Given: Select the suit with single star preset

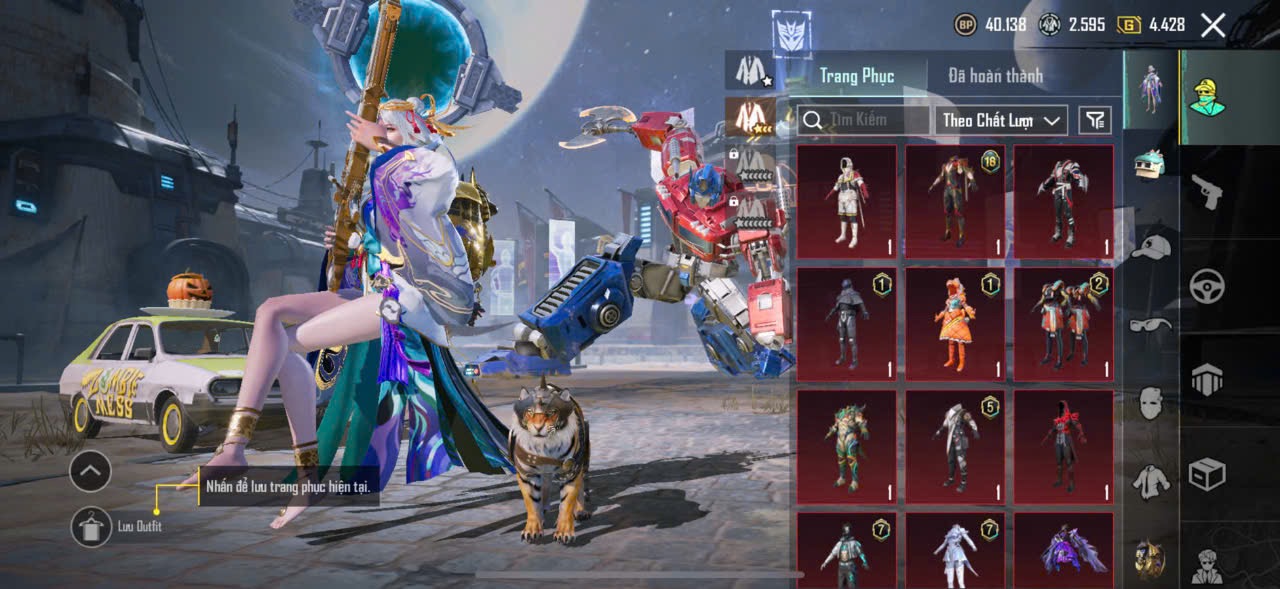Looking at the screenshot, I should click(750, 70).
